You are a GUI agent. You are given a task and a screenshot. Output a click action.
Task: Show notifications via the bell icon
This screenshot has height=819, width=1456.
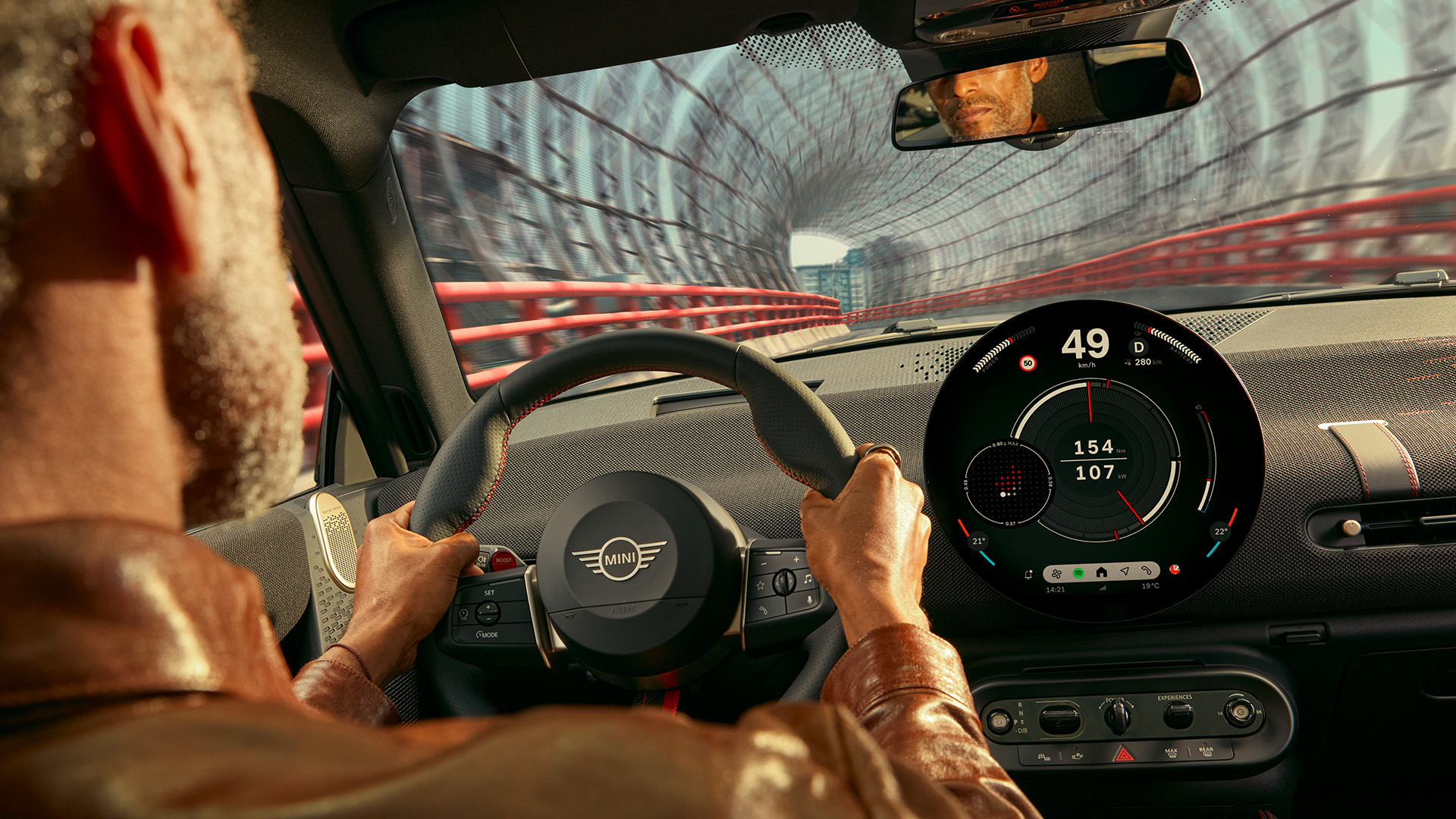[x=1028, y=575]
